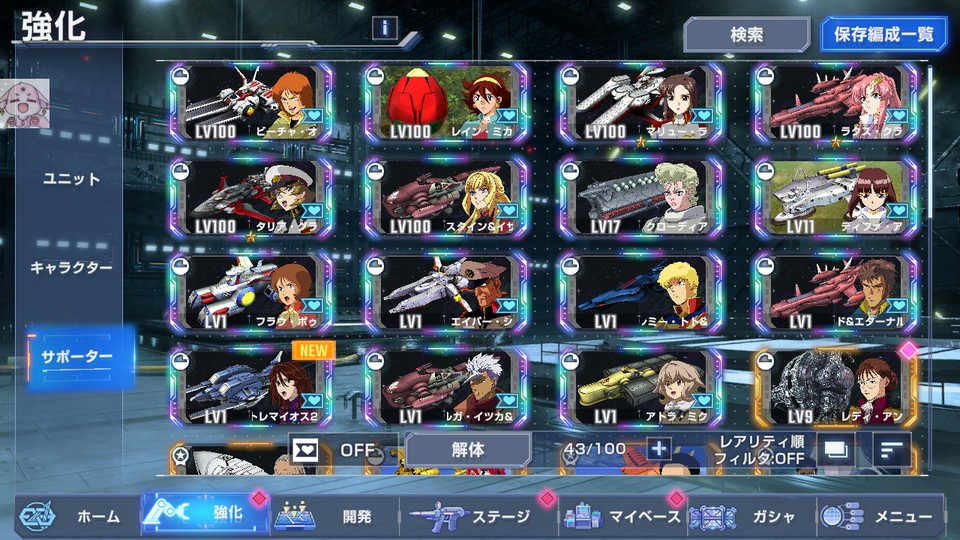The image size is (960, 540).
Task: Open the 検索 search button
Action: [x=746, y=34]
